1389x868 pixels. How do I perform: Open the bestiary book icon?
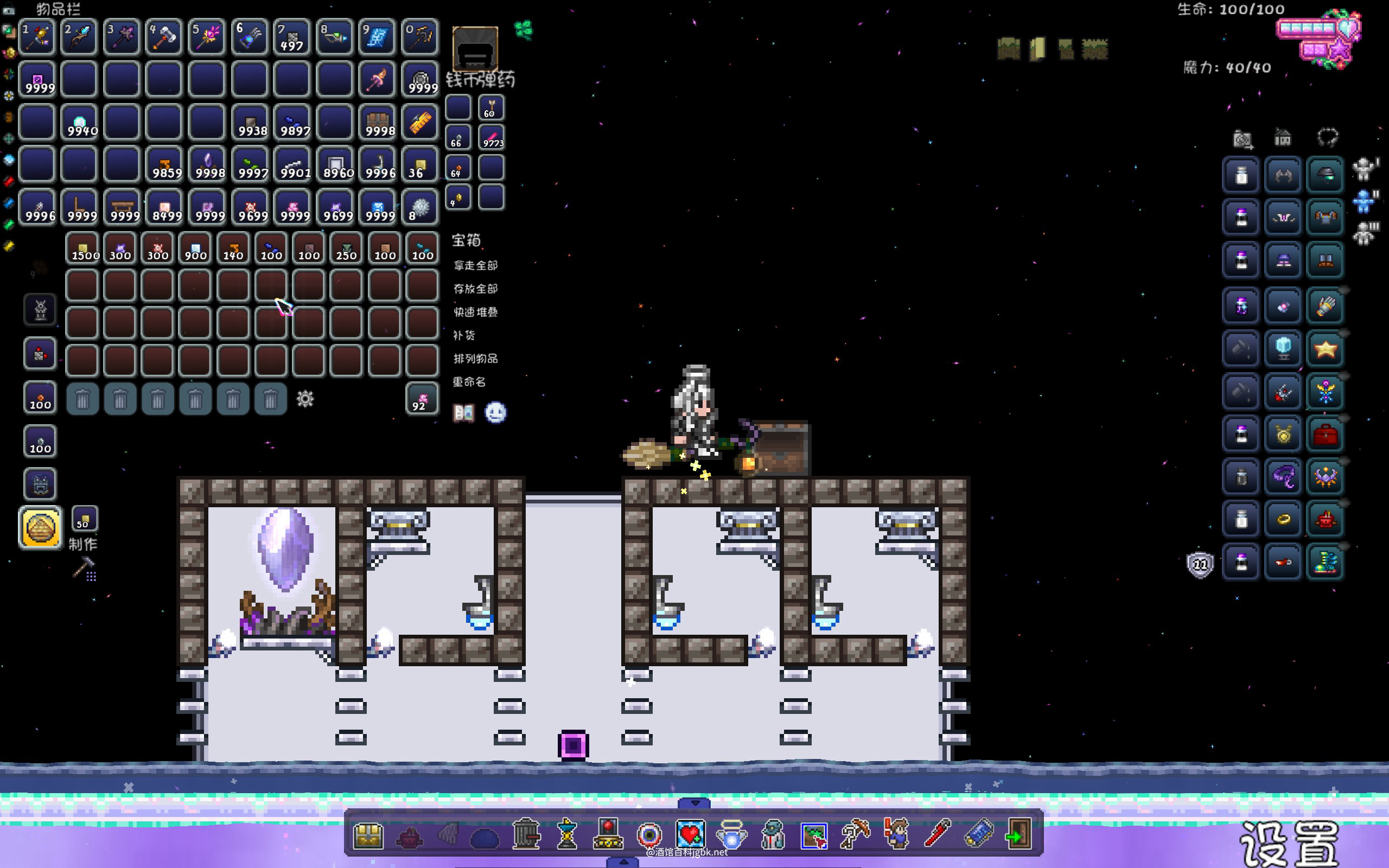tap(463, 413)
